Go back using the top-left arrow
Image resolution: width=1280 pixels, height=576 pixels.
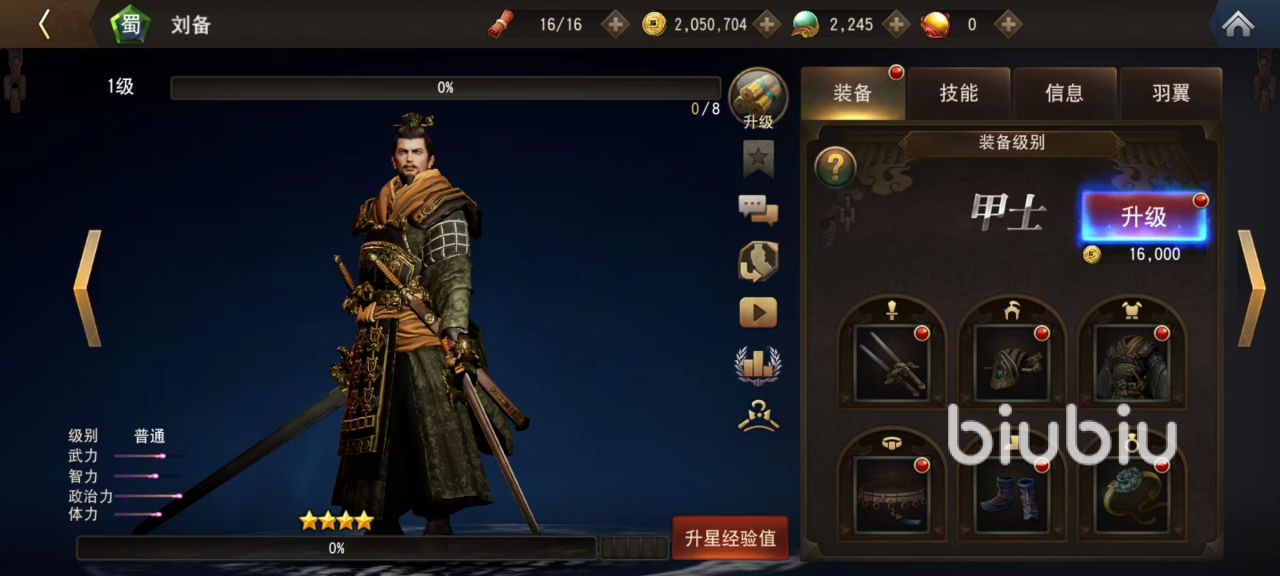click(44, 24)
